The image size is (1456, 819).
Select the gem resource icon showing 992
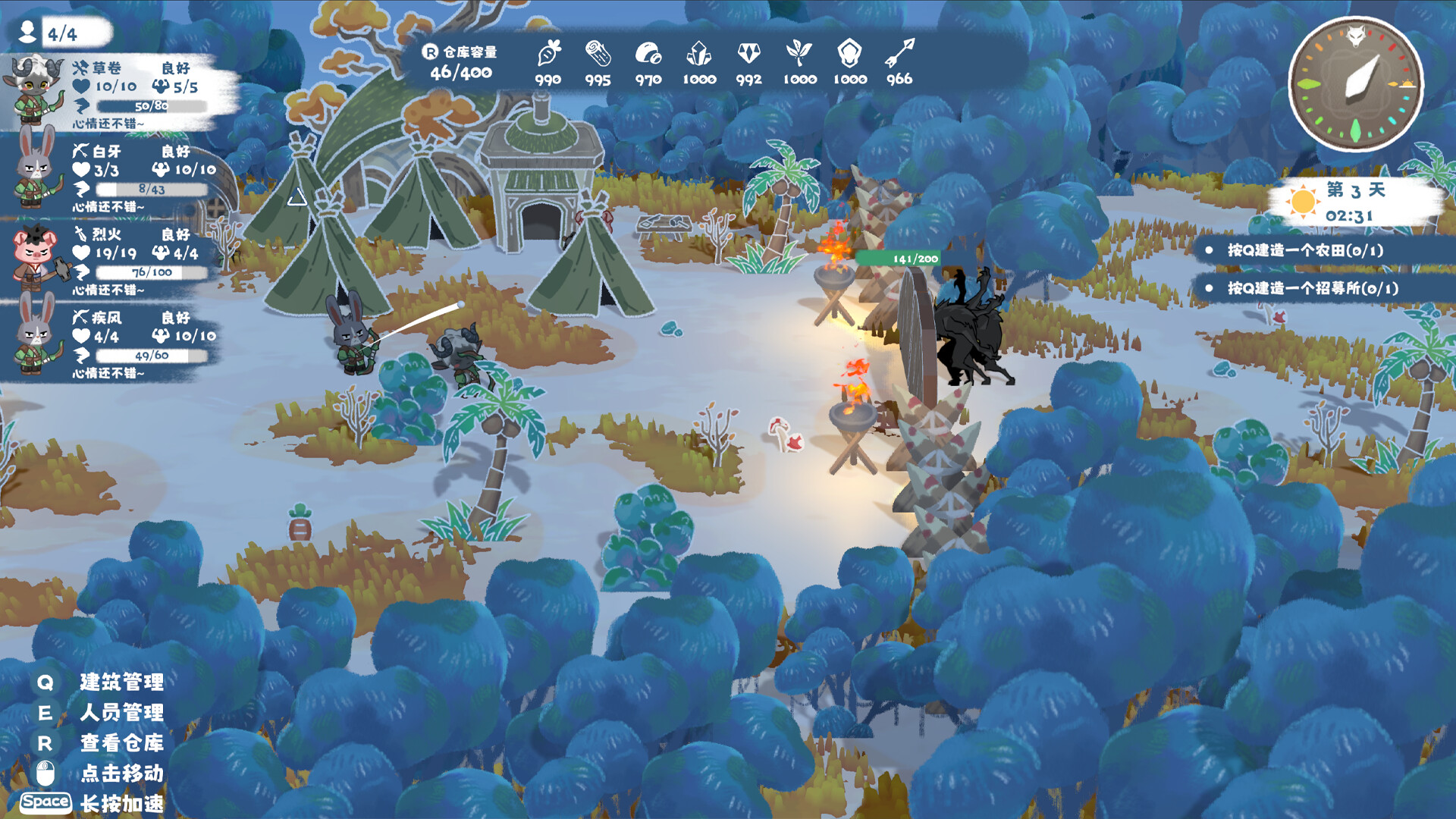pos(748,55)
